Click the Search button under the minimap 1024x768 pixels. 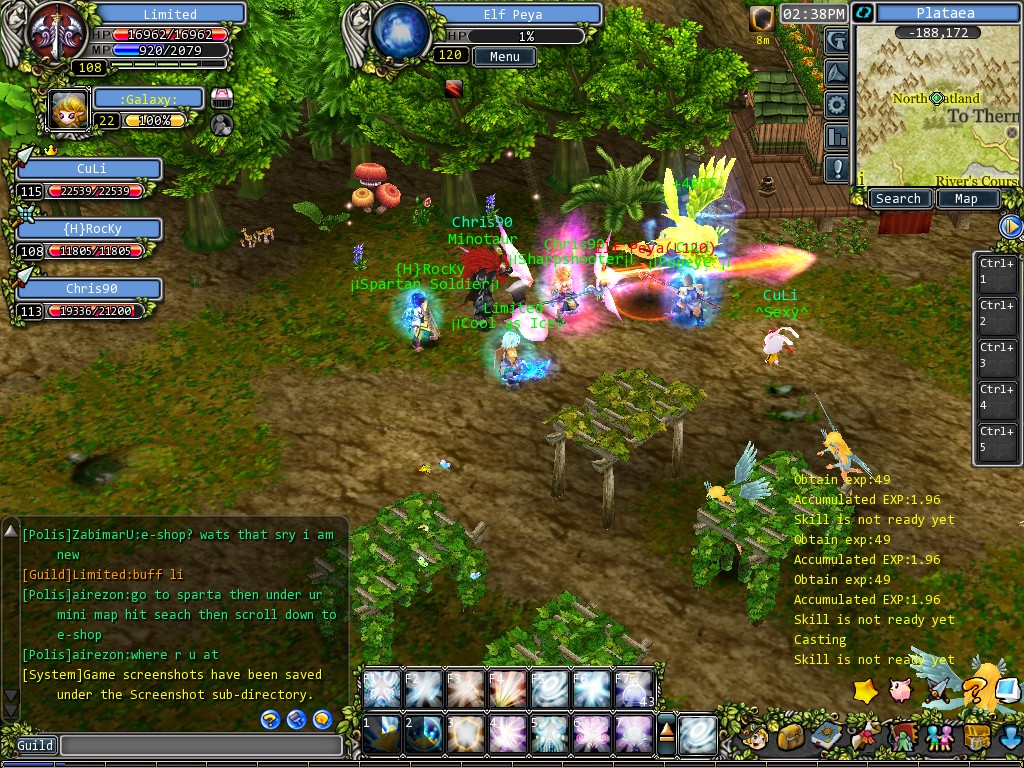click(x=898, y=199)
